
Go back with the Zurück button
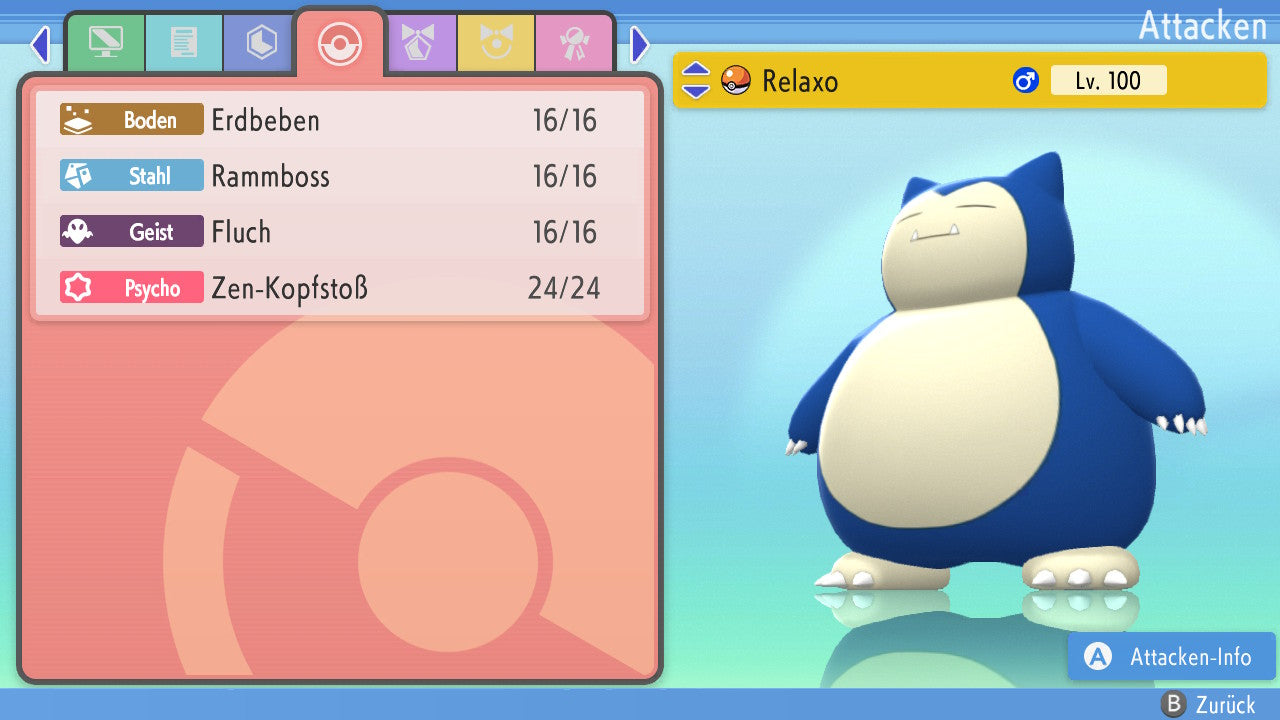[x=1208, y=705]
